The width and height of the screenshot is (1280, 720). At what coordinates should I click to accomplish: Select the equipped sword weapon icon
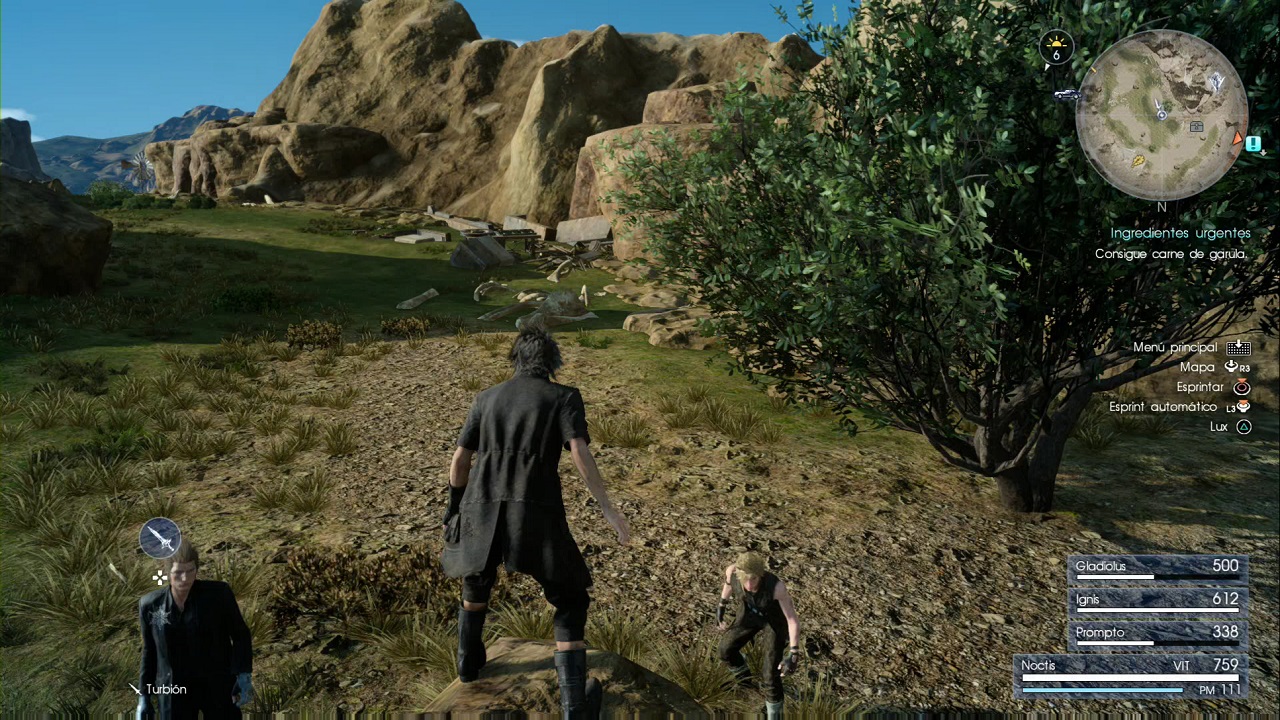pos(160,538)
